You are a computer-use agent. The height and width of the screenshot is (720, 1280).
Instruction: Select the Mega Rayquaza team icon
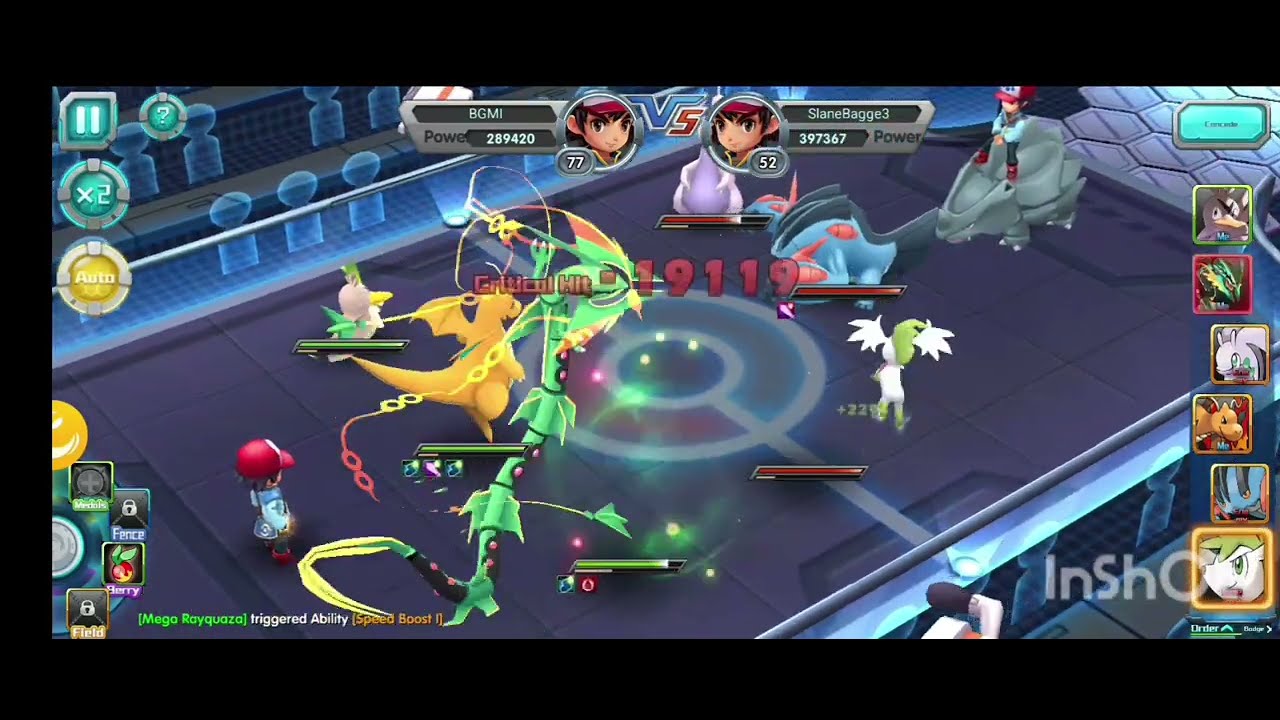[x=1223, y=285]
